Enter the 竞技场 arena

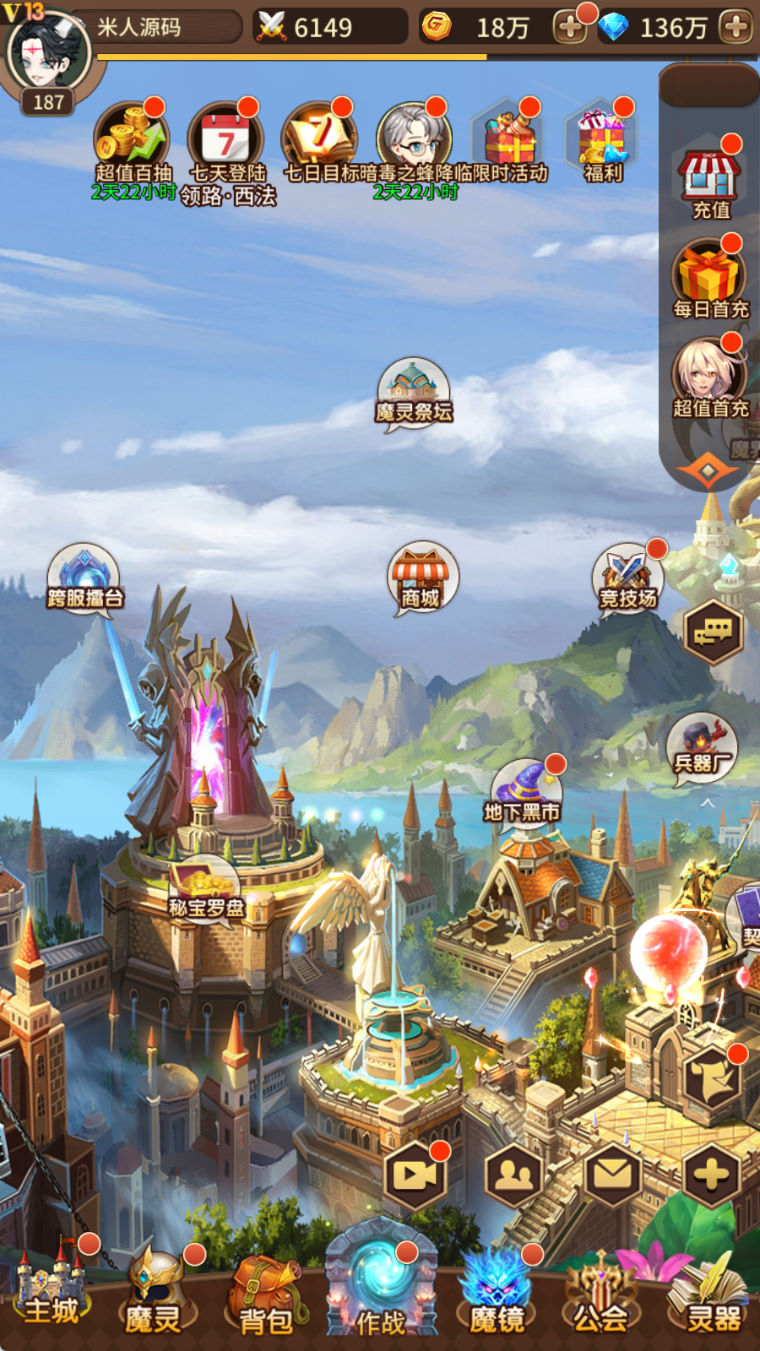(x=628, y=579)
